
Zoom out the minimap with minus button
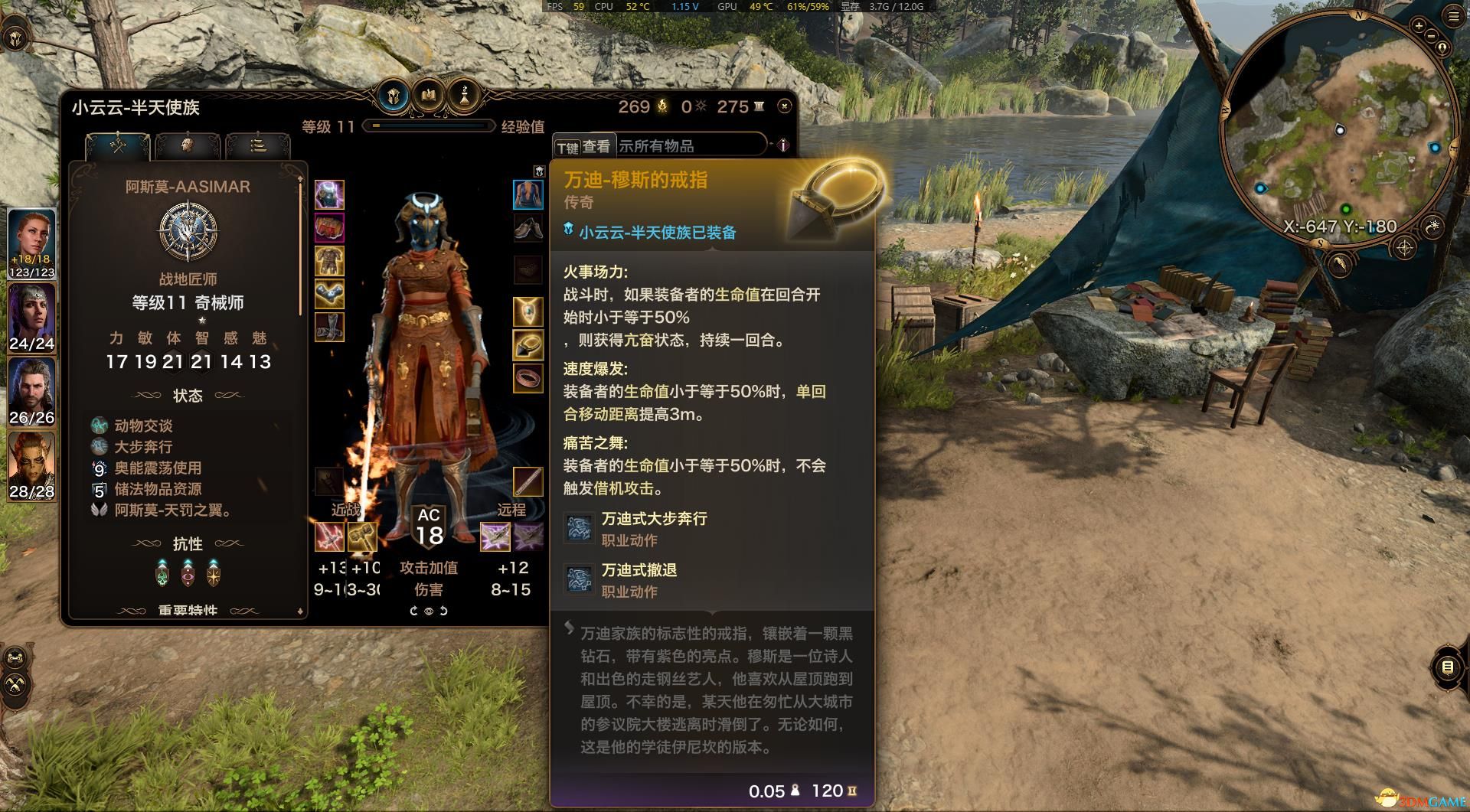tap(1432, 37)
